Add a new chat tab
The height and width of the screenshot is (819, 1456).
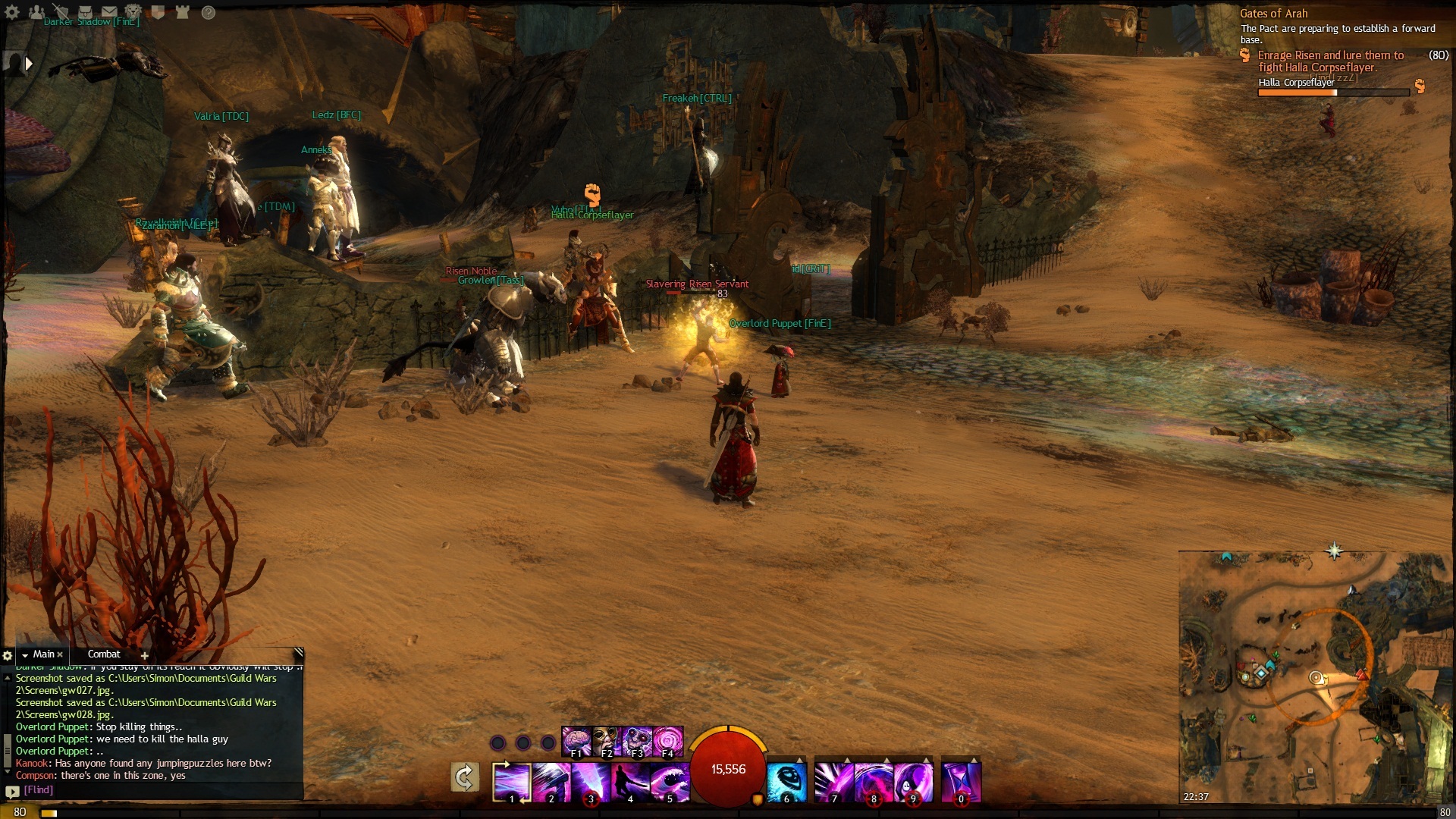coord(144,655)
